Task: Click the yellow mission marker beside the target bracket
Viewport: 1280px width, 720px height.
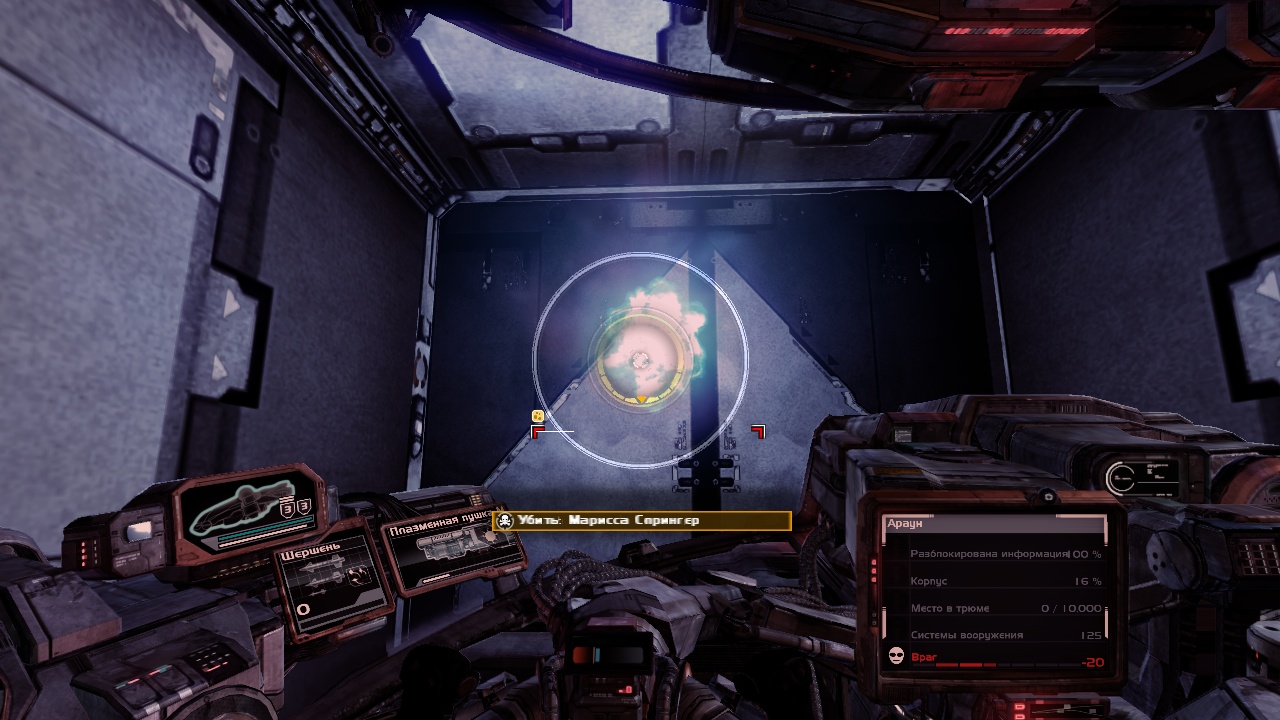Action: pos(538,416)
